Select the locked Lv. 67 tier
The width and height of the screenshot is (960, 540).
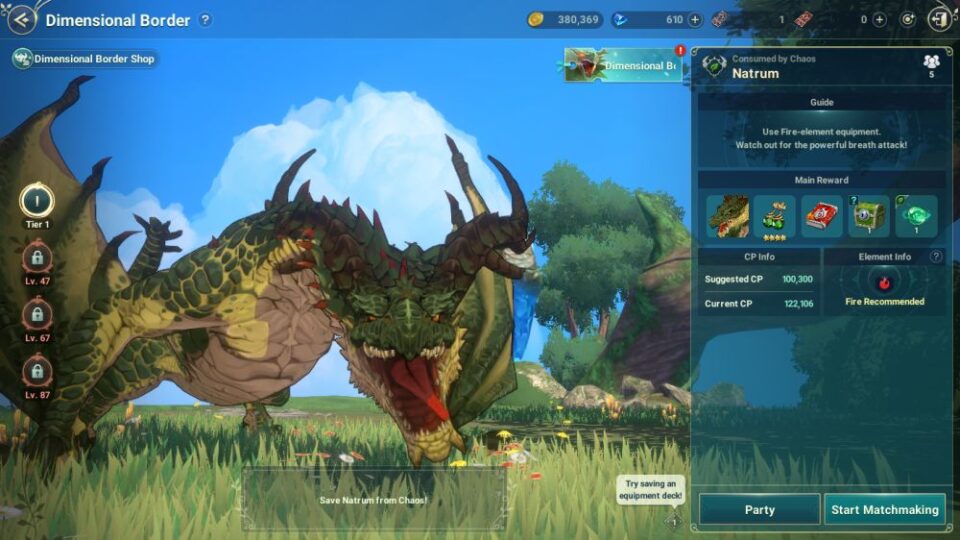(37, 316)
